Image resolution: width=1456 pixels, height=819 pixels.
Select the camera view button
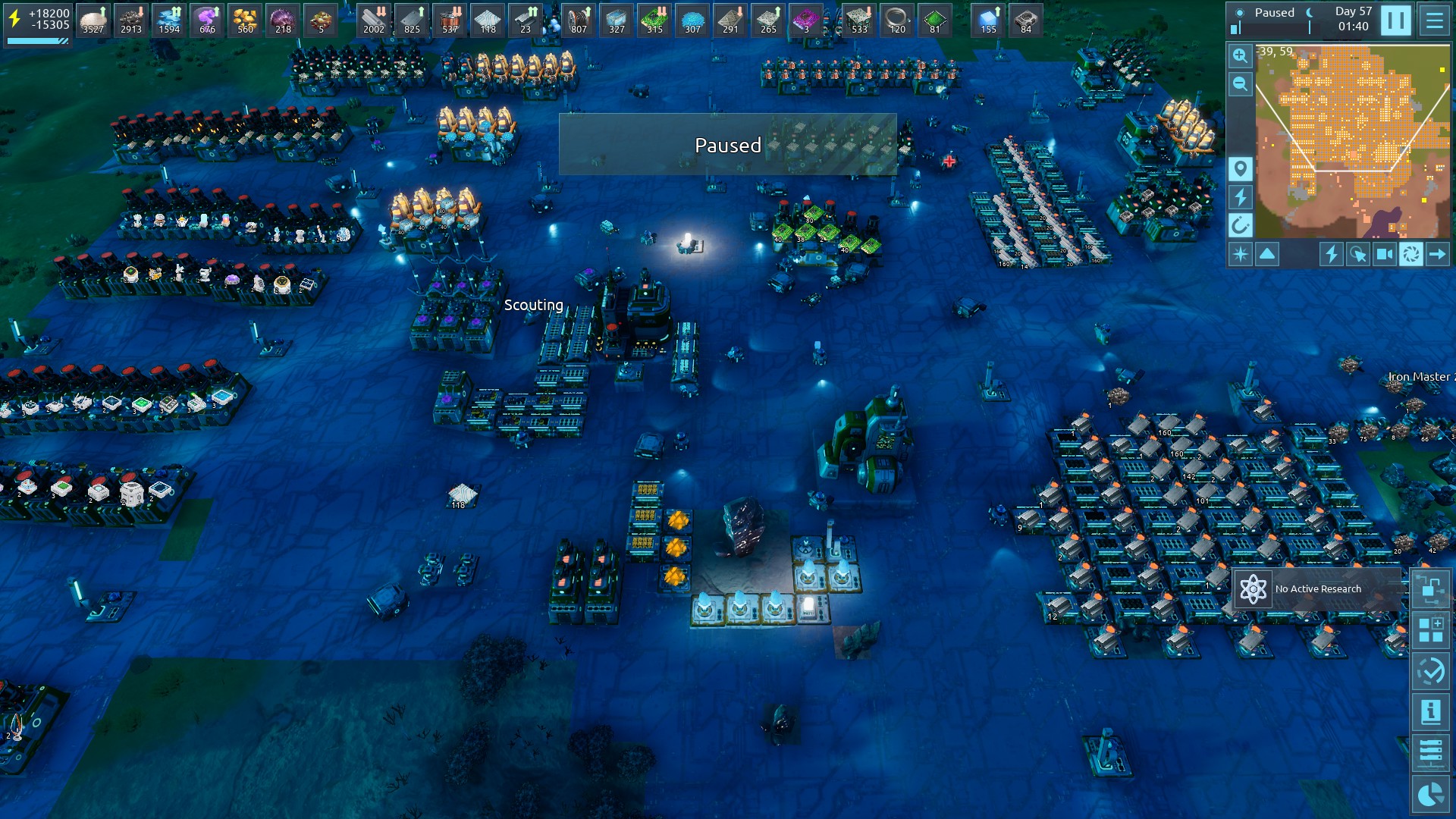(1384, 254)
